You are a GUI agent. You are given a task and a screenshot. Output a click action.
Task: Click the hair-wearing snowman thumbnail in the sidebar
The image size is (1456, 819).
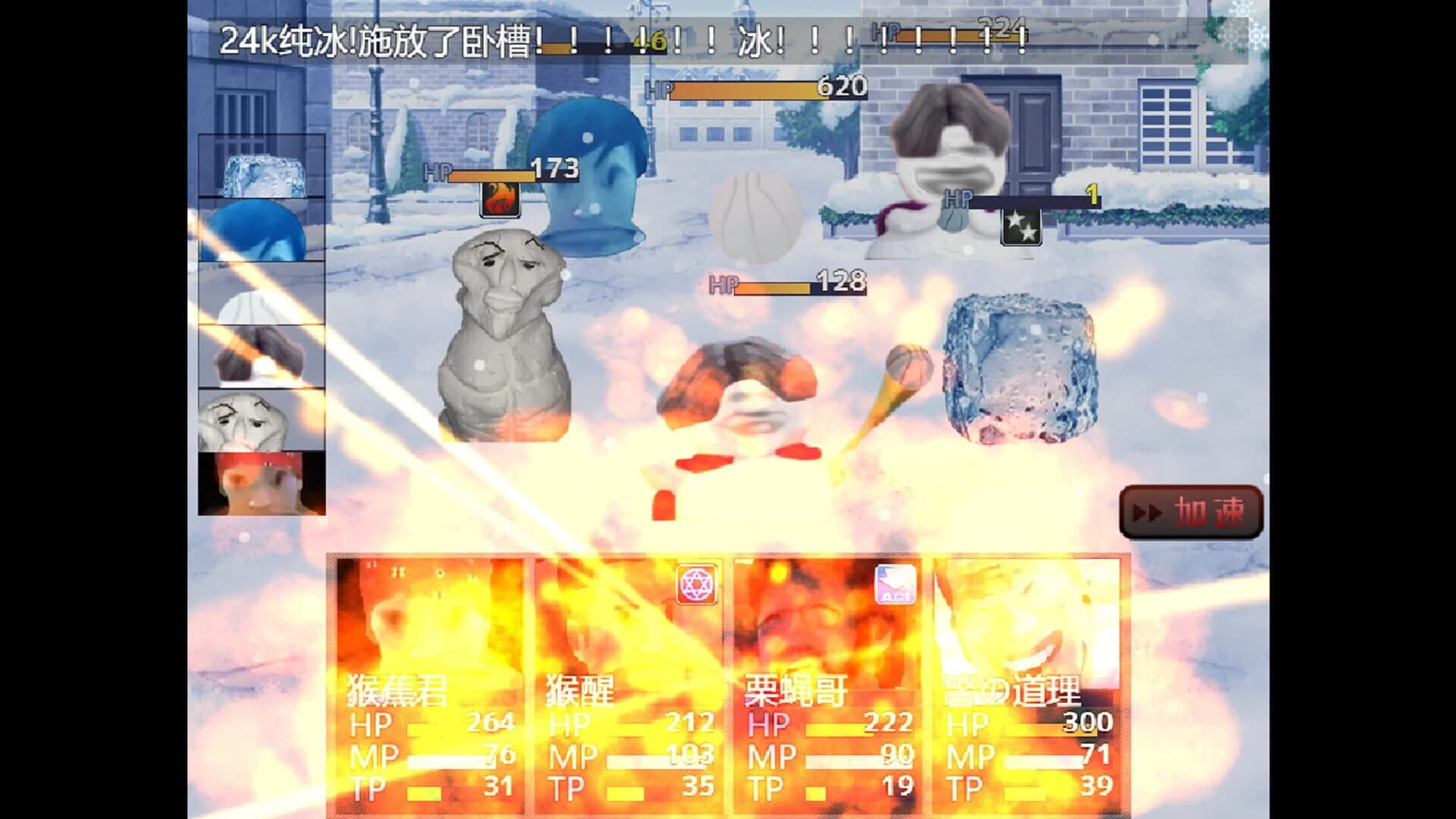click(x=261, y=356)
